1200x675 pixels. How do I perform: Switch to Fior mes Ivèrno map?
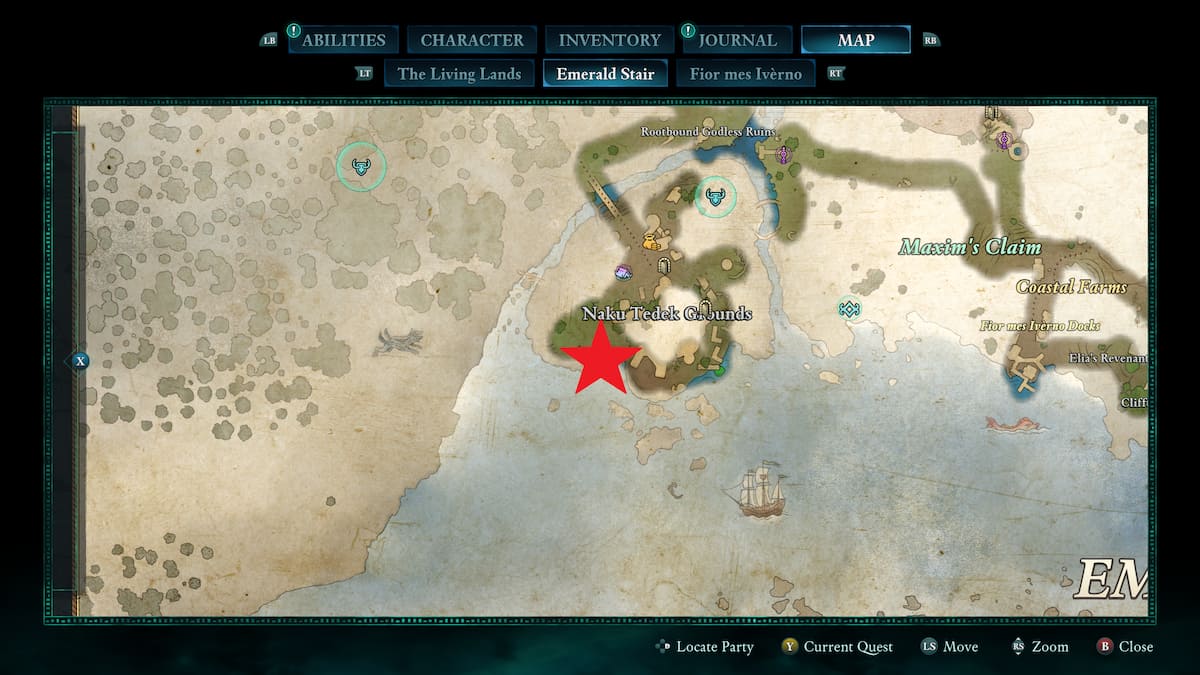click(746, 73)
